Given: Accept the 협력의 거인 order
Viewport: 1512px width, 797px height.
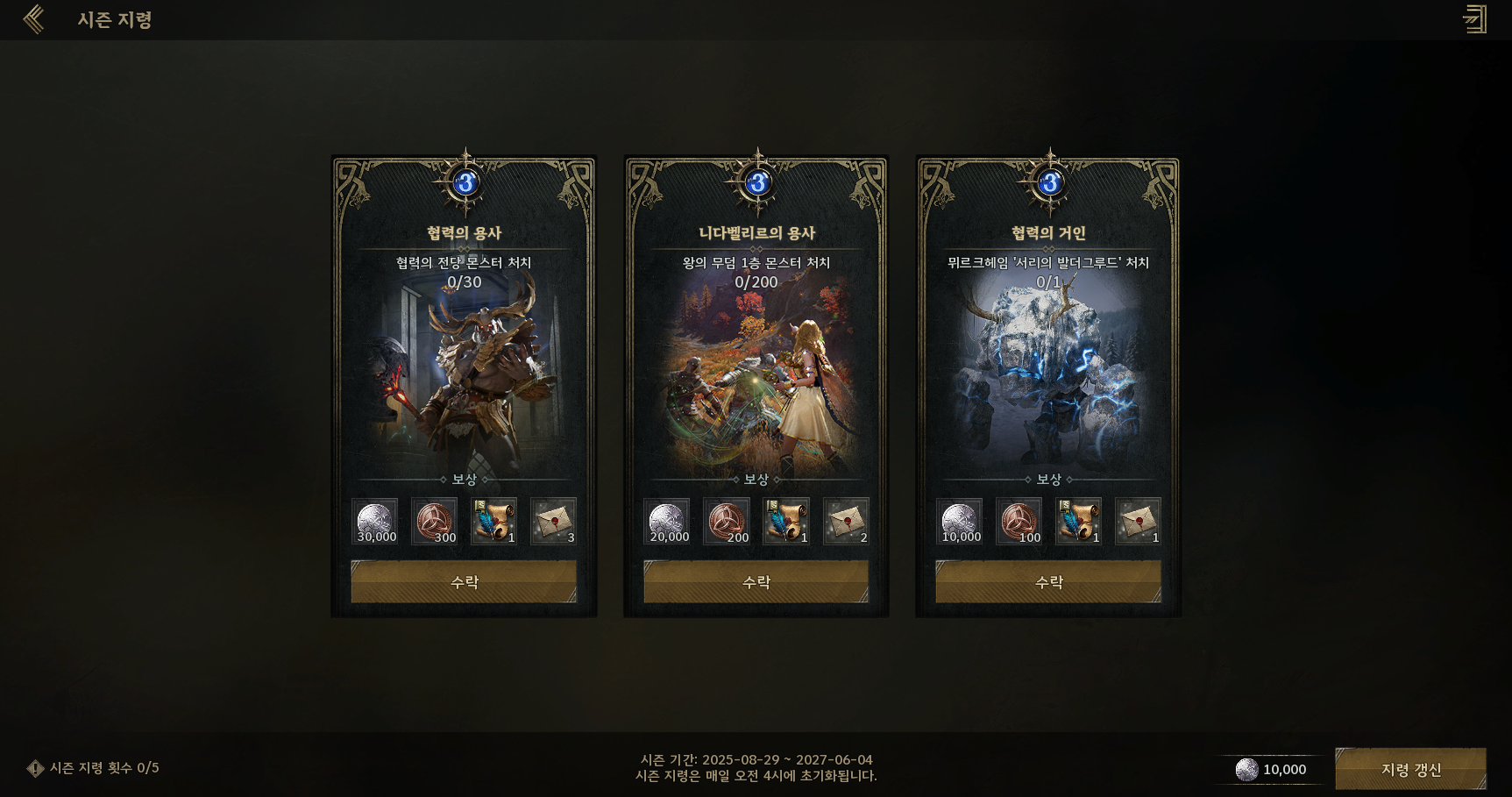Looking at the screenshot, I should (x=1048, y=582).
